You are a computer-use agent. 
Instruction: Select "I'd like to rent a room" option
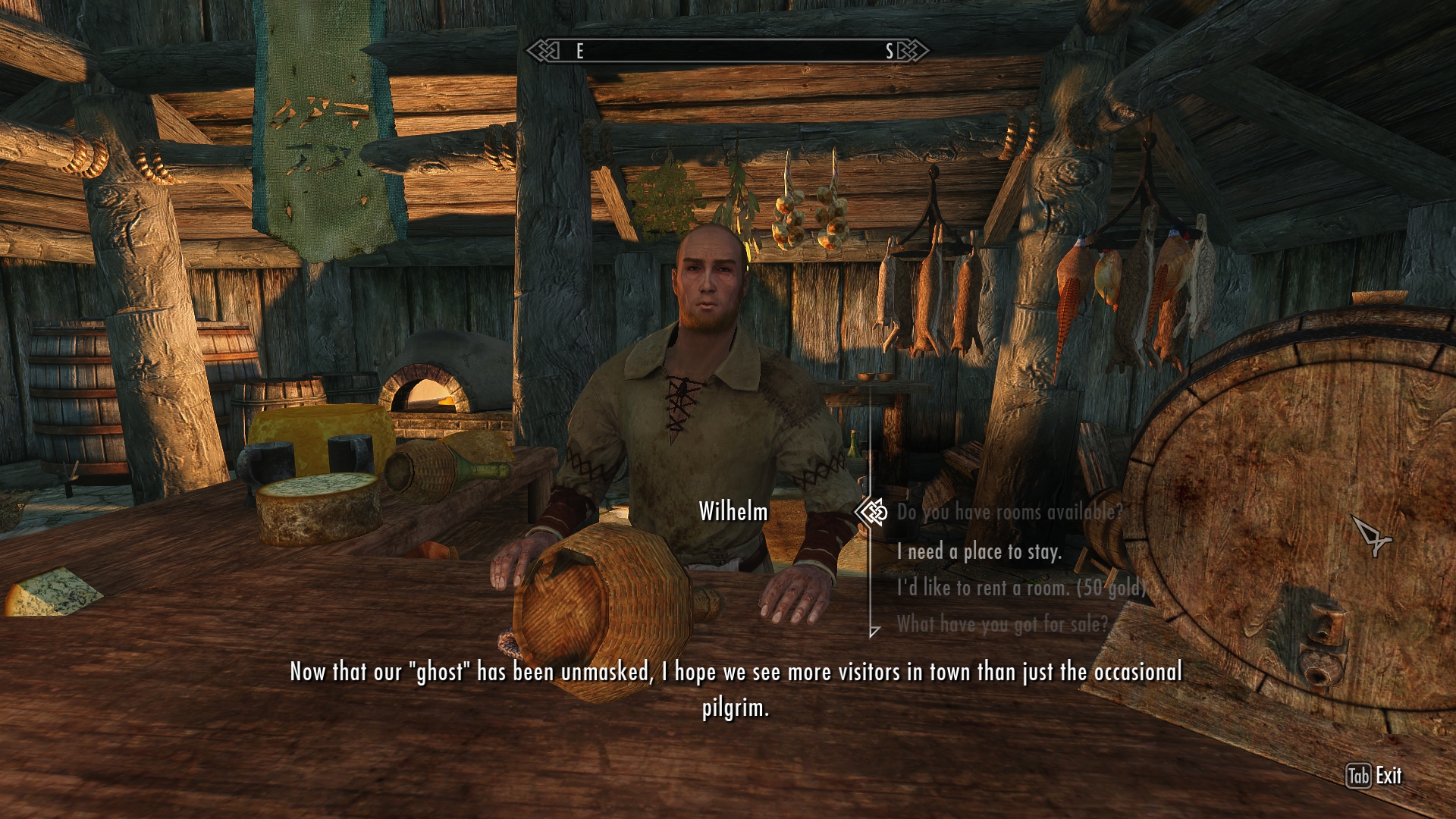click(1021, 588)
